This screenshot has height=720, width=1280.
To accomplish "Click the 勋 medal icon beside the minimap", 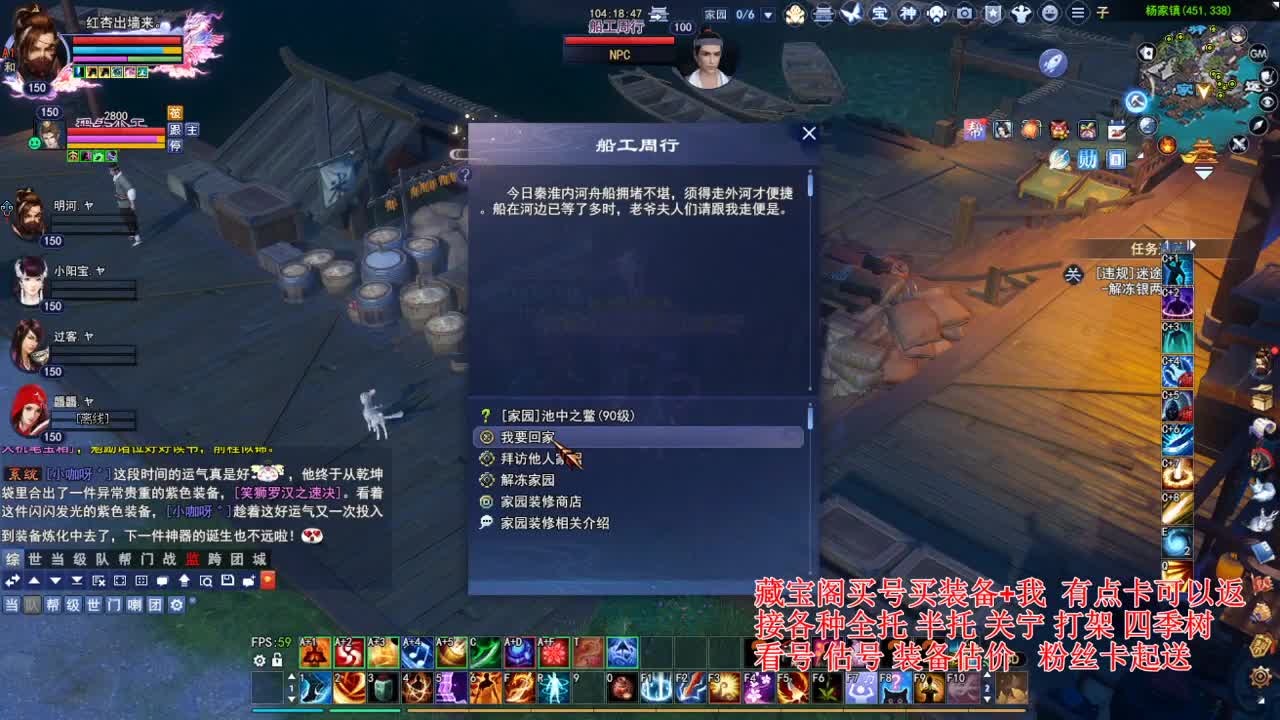I will (x=1088, y=160).
